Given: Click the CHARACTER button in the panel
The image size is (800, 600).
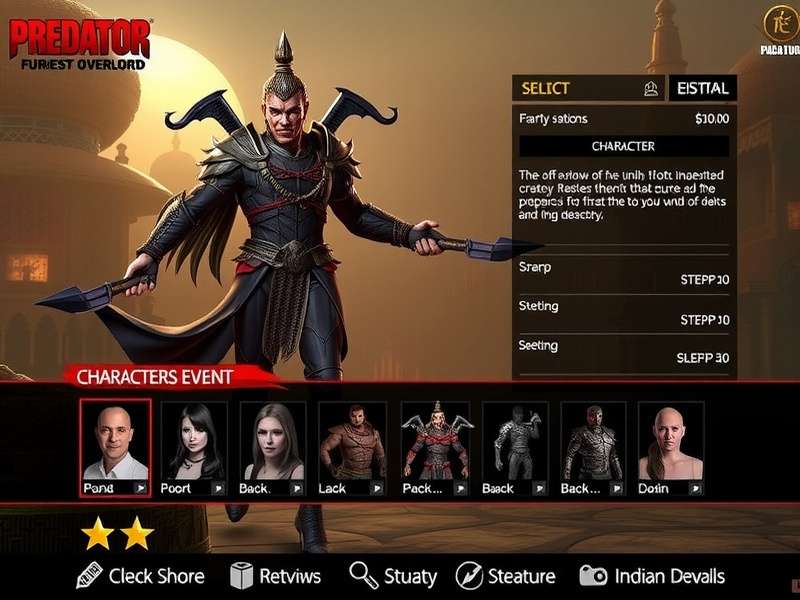Looking at the screenshot, I should [623, 146].
